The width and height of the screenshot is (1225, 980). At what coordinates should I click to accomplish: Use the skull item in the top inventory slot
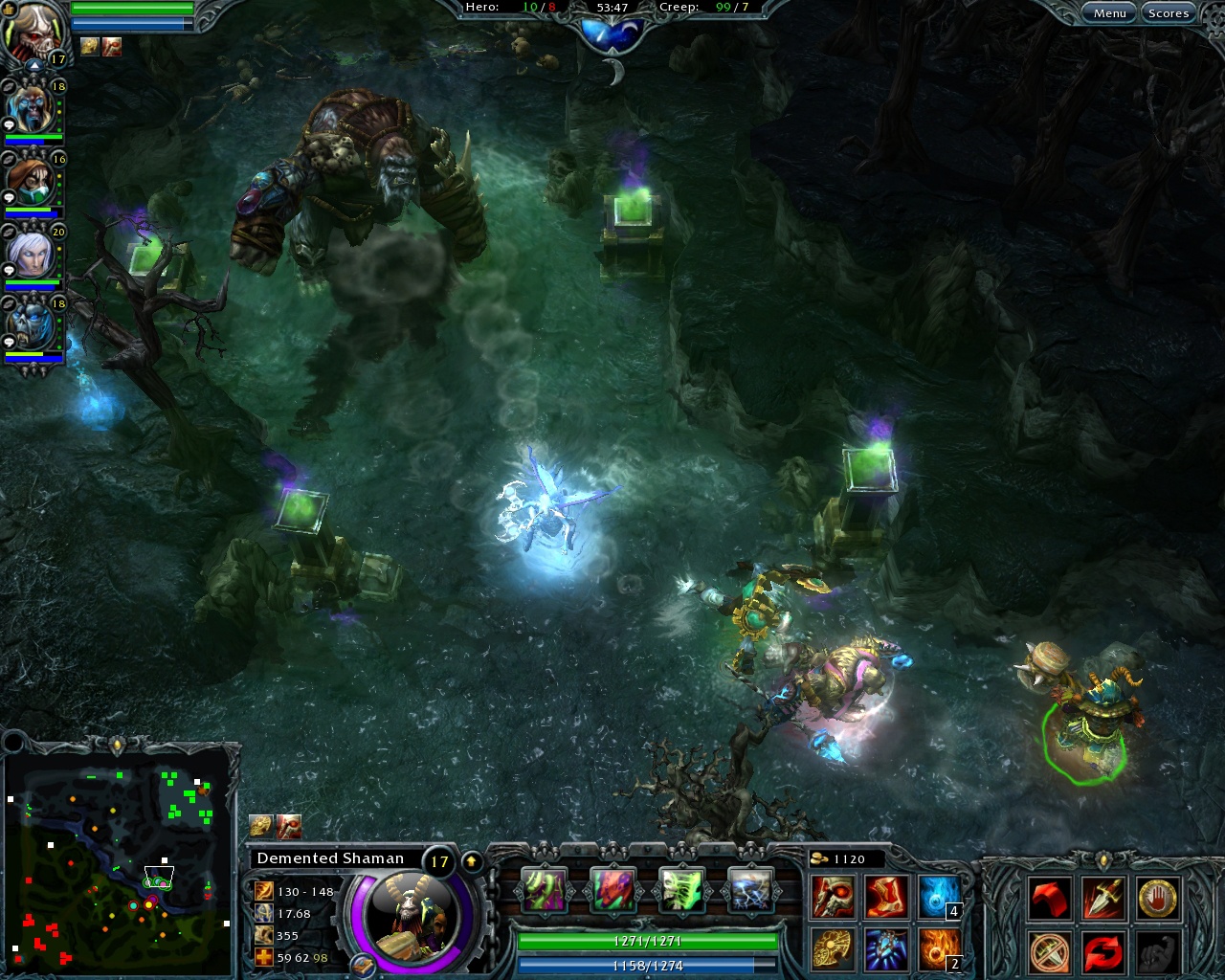pos(831,897)
